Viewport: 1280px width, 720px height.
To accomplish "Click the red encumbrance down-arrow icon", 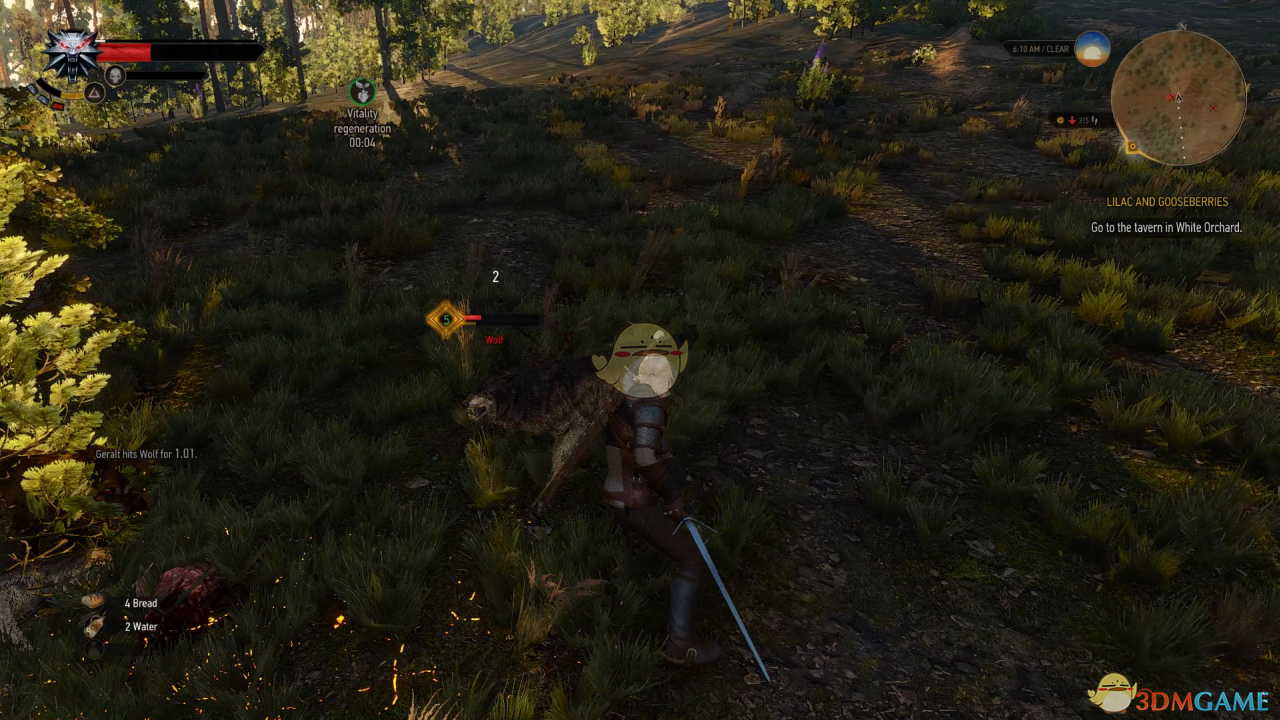I will pos(1072,120).
